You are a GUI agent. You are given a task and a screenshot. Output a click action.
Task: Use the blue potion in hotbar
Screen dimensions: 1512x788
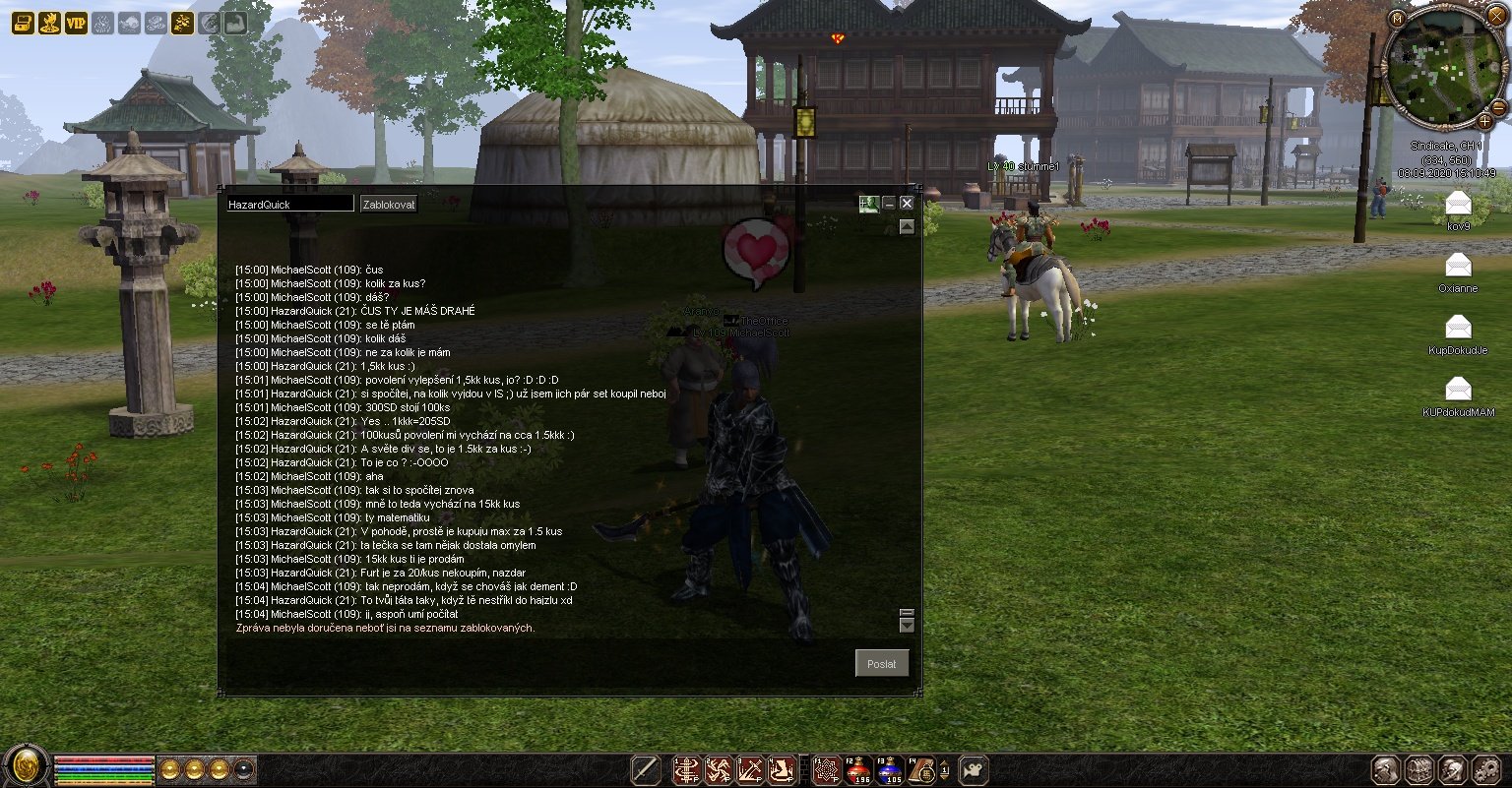tap(890, 770)
